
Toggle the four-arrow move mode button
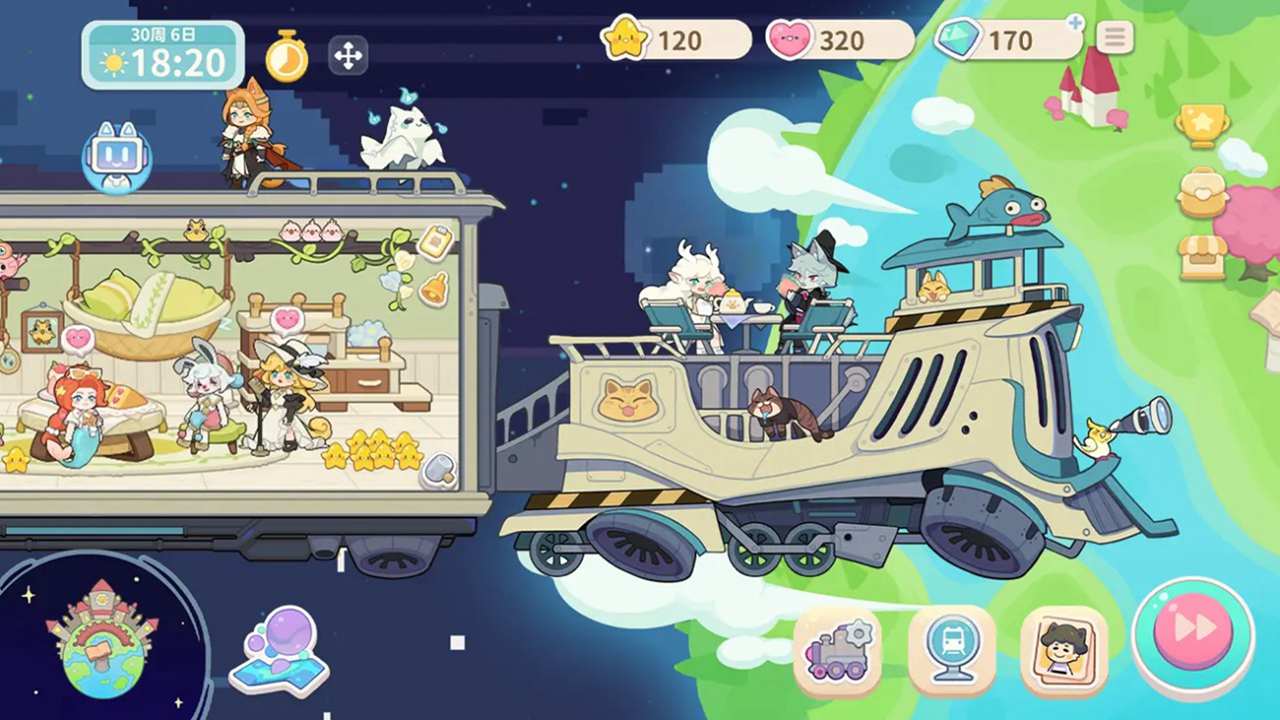pos(347,56)
